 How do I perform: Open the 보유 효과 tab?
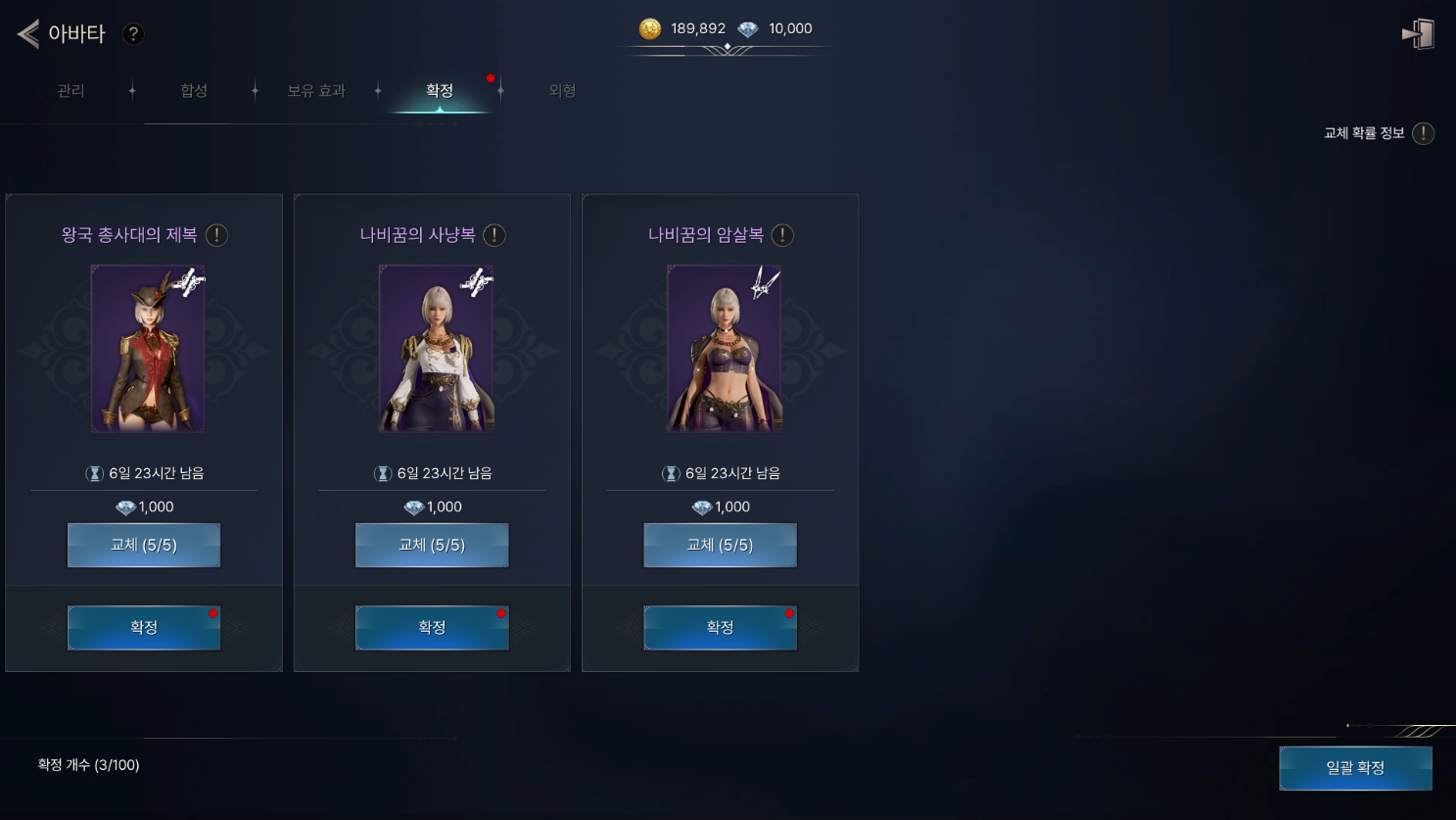[315, 91]
